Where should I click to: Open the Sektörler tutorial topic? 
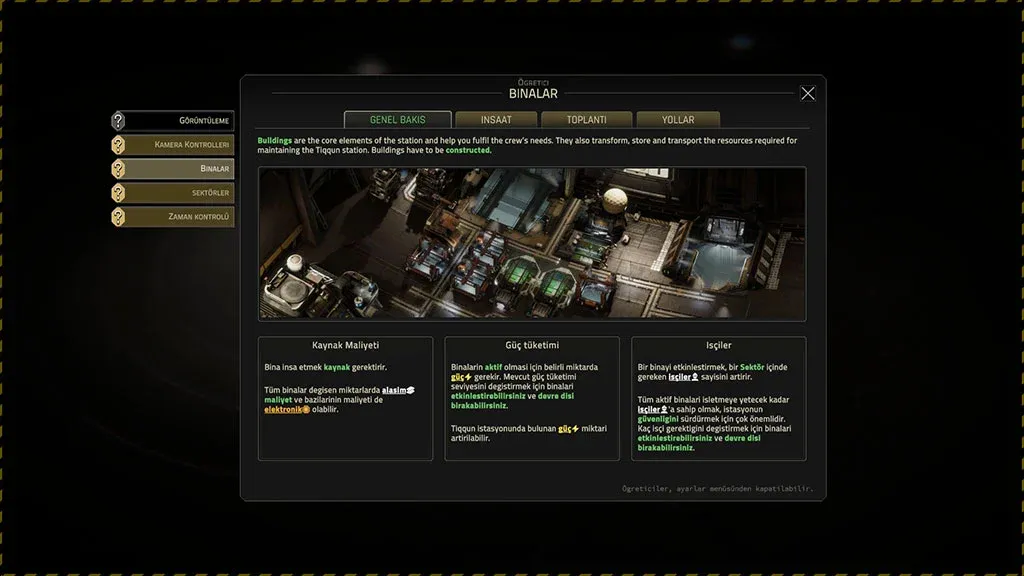[173, 193]
